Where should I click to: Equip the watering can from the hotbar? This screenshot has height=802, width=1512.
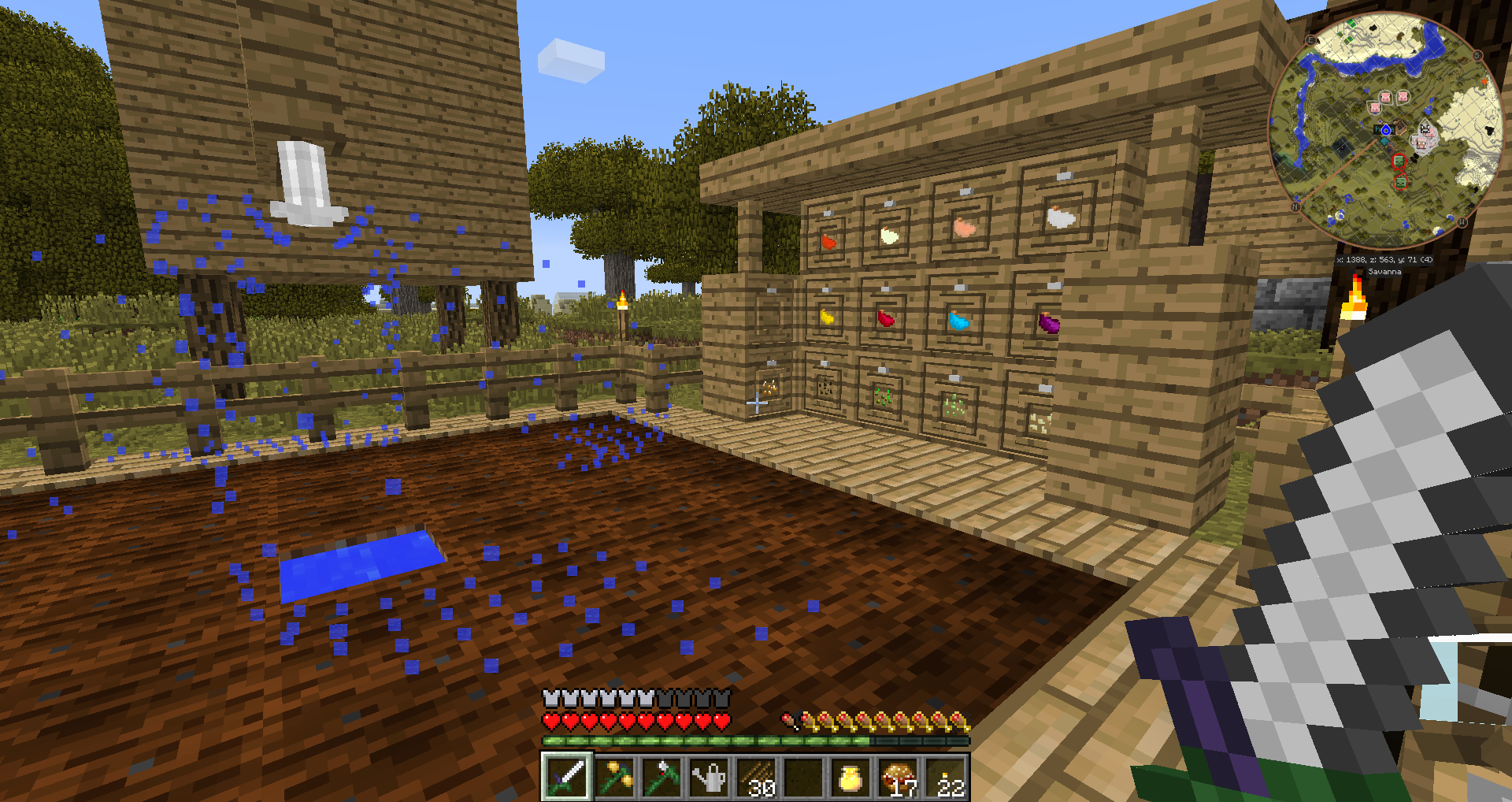709,778
